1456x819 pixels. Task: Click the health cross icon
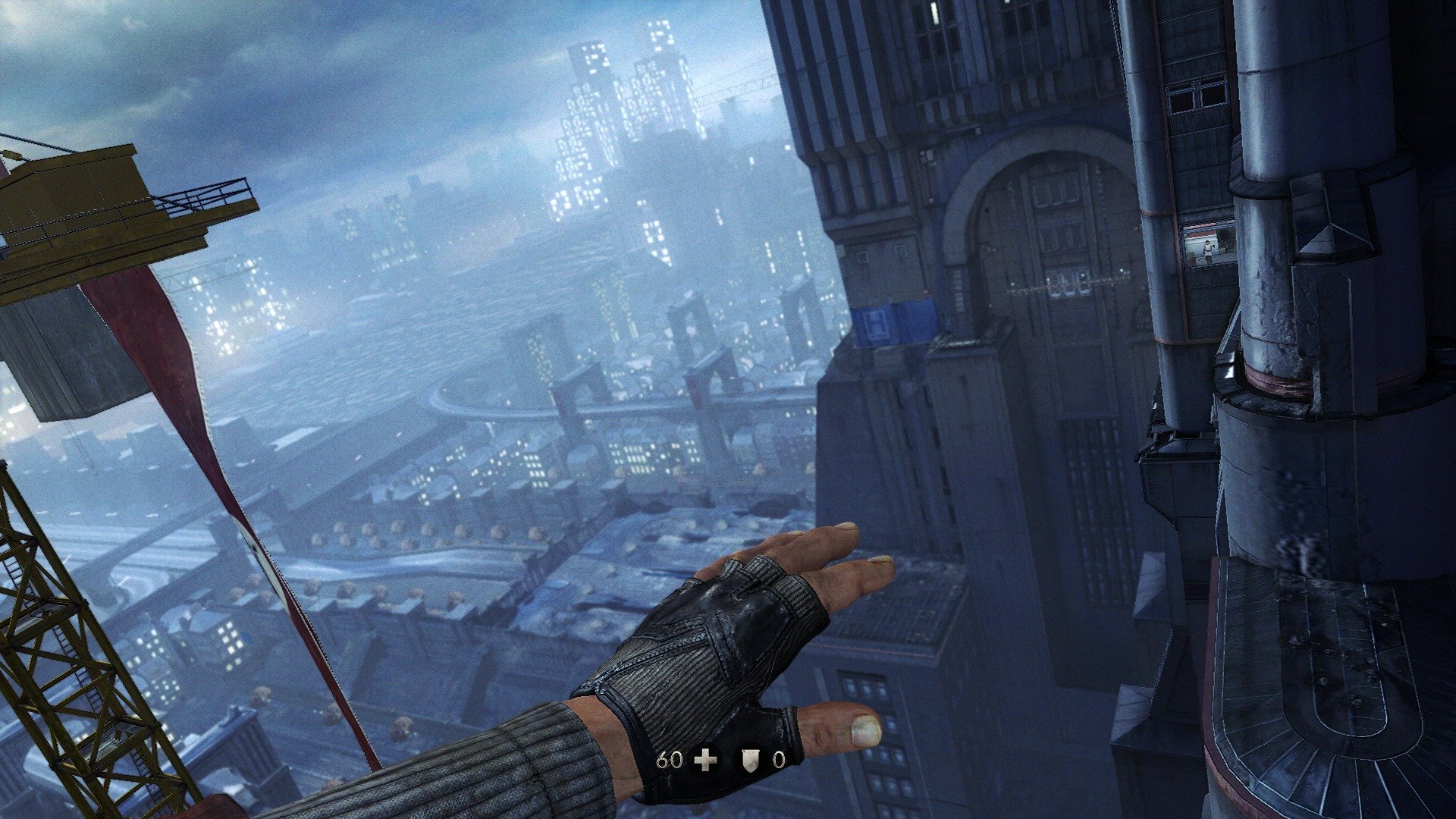[x=705, y=760]
